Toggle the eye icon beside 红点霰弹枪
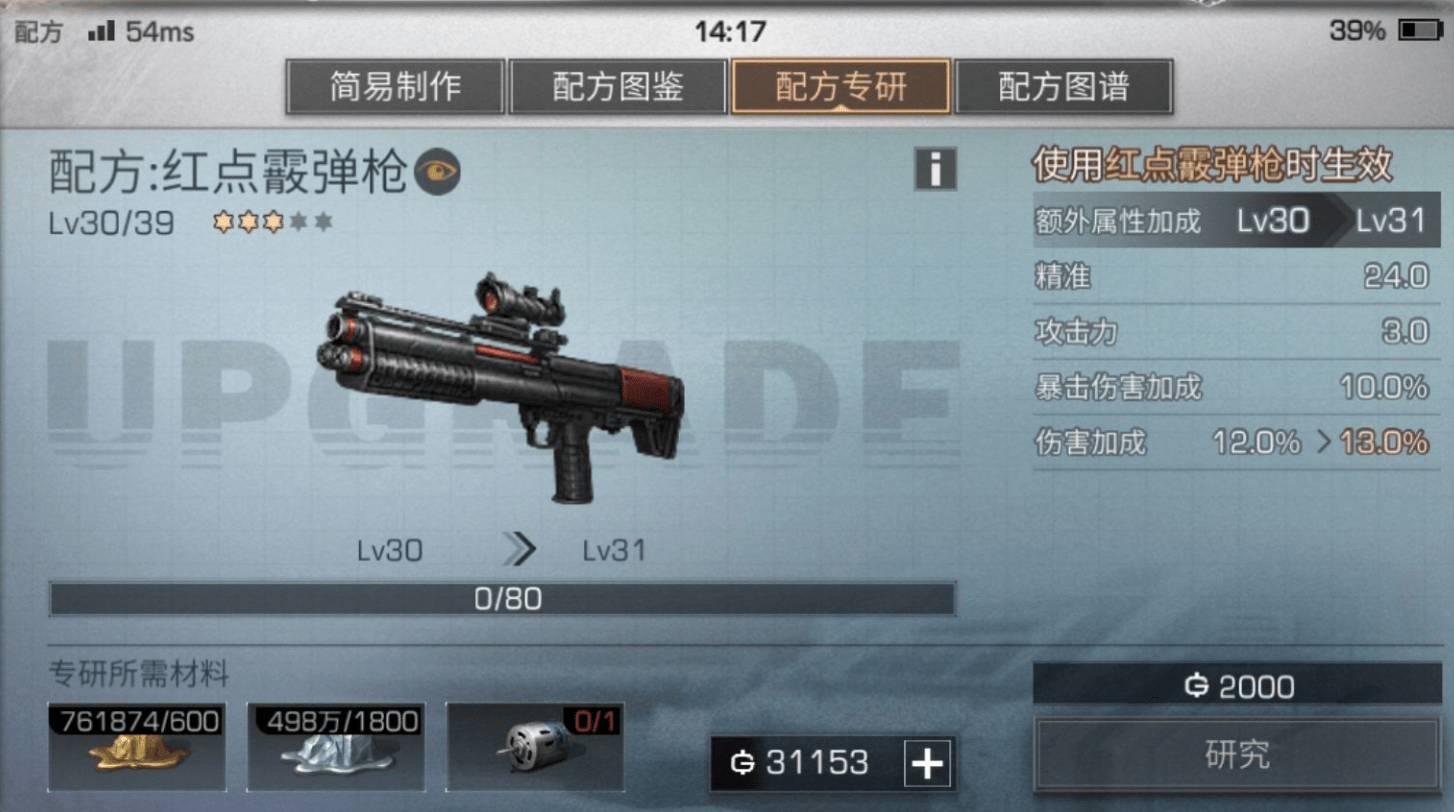 pyautogui.click(x=437, y=173)
